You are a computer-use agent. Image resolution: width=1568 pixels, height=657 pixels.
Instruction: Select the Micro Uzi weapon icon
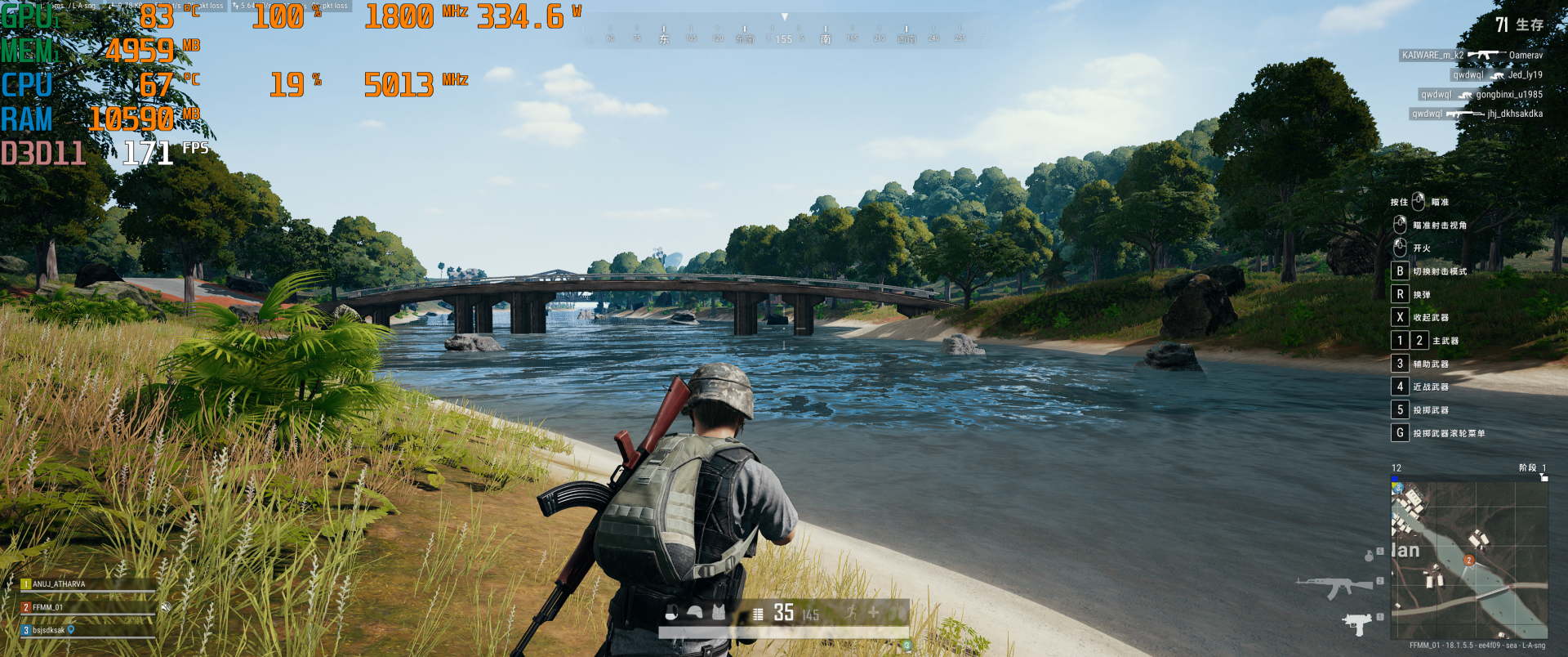[1356, 624]
